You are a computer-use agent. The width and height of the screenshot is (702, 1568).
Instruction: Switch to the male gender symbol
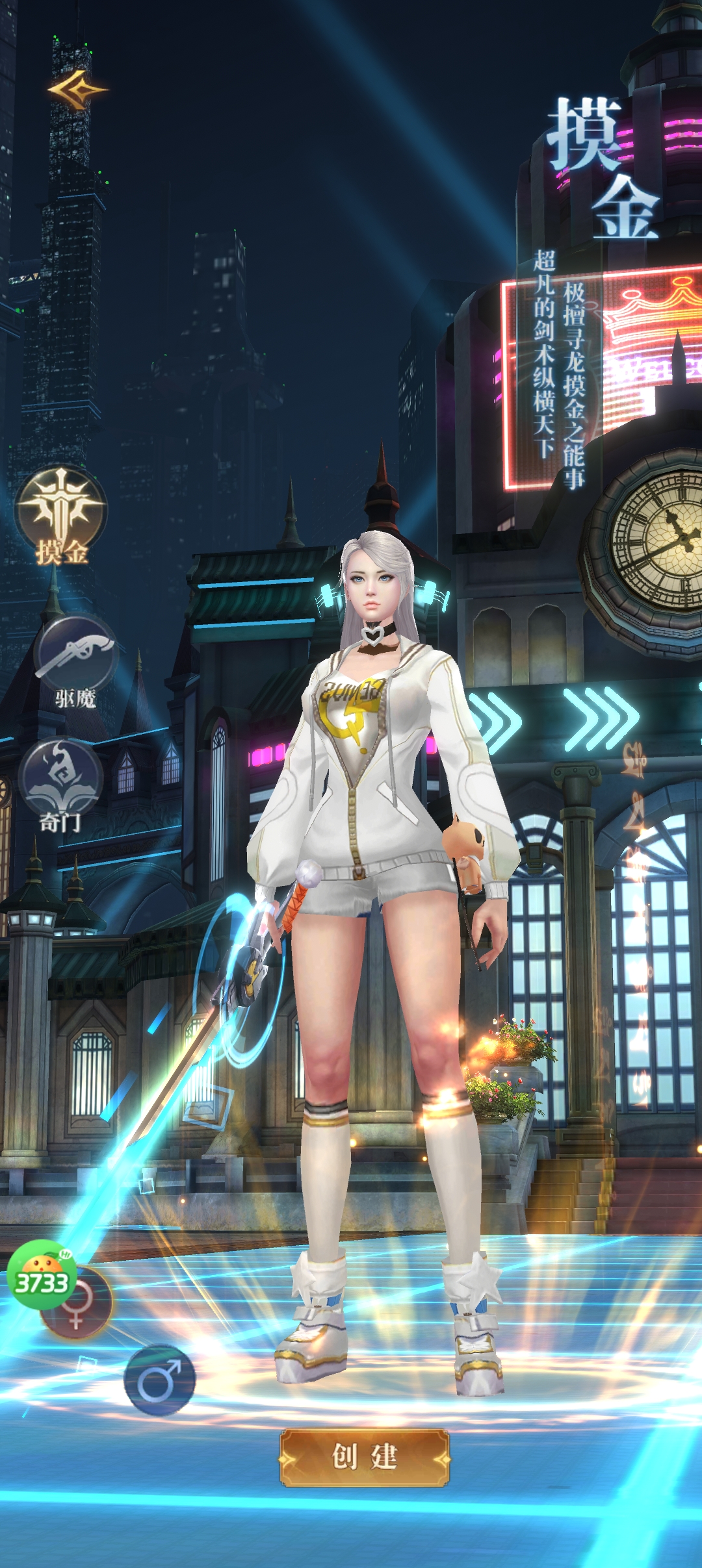[x=159, y=1380]
